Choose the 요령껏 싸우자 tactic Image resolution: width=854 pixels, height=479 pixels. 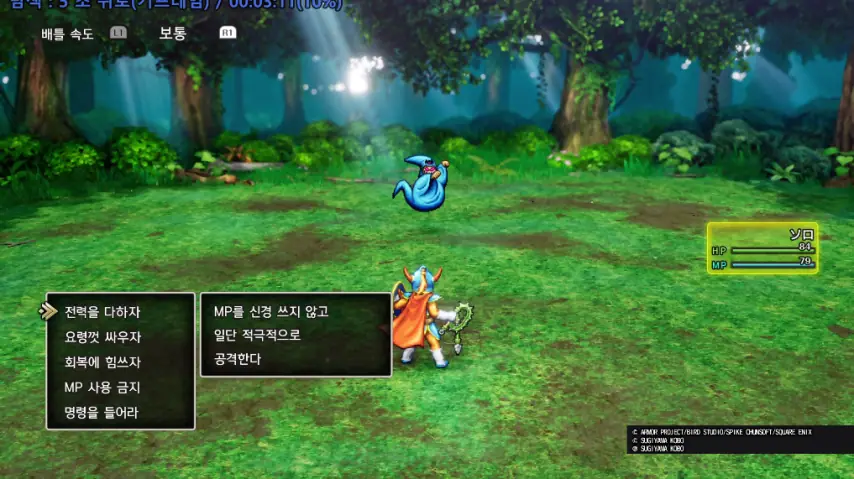click(102, 337)
